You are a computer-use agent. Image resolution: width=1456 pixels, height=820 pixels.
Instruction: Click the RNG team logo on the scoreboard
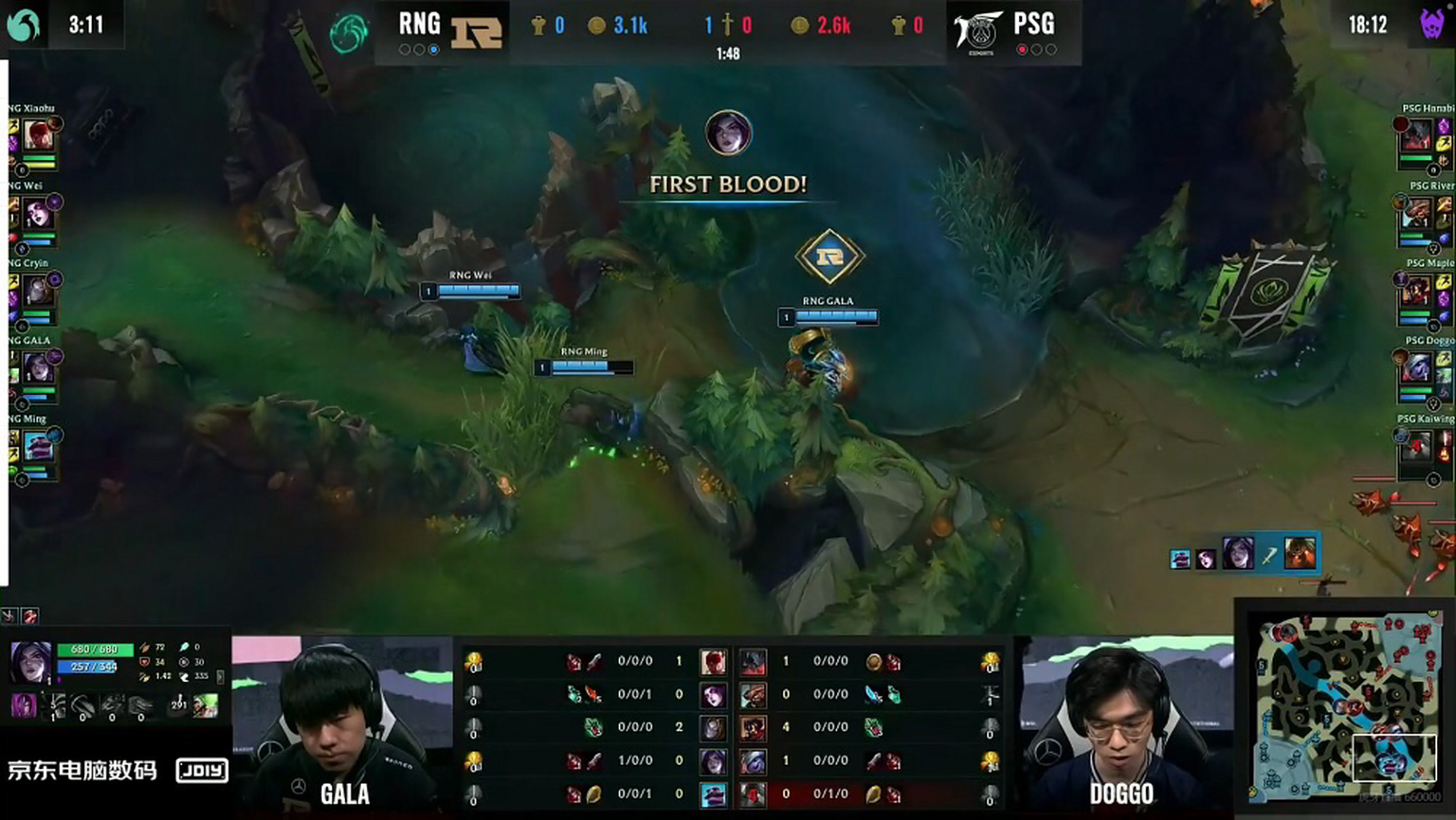click(x=476, y=31)
